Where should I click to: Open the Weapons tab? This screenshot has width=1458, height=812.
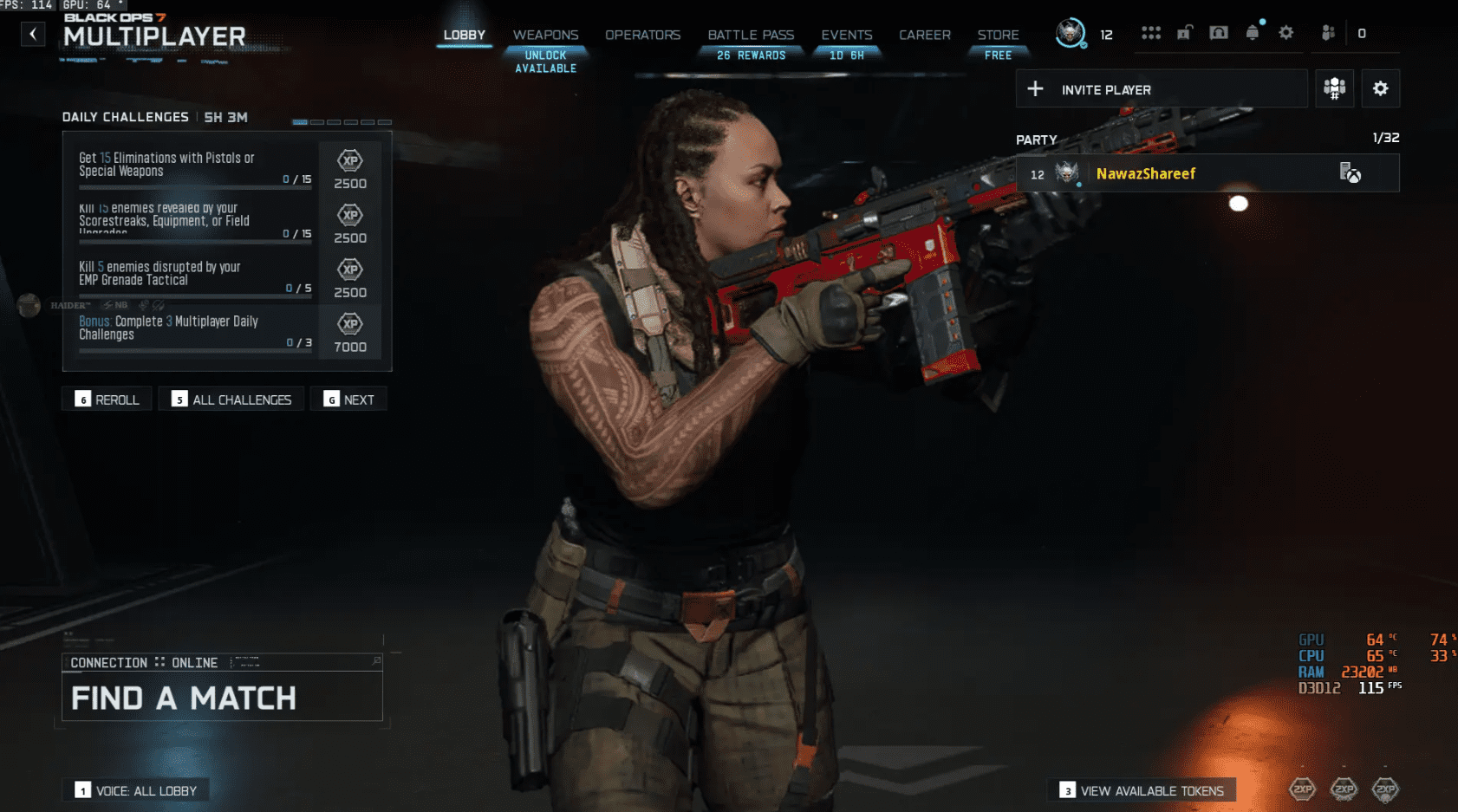point(545,36)
